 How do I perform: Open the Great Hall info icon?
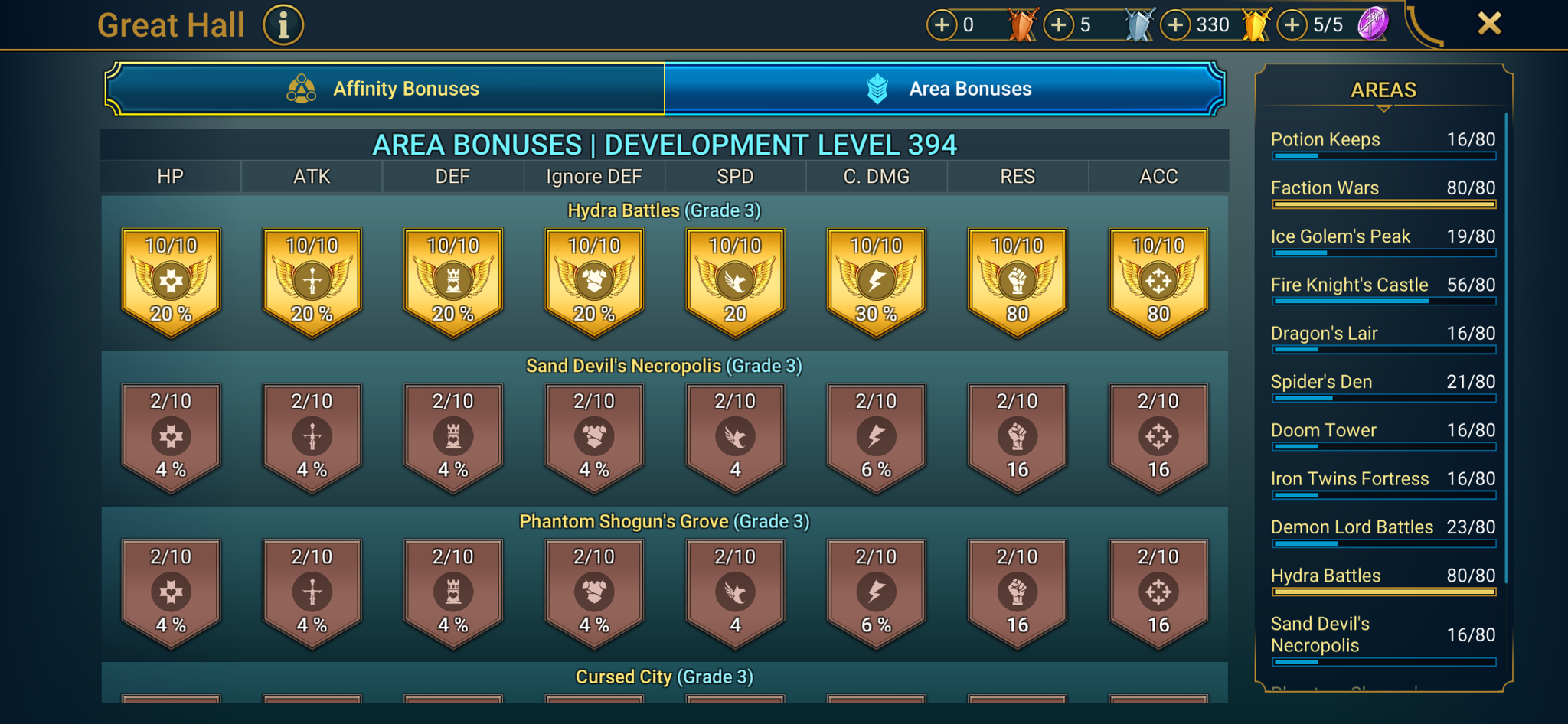(x=283, y=24)
